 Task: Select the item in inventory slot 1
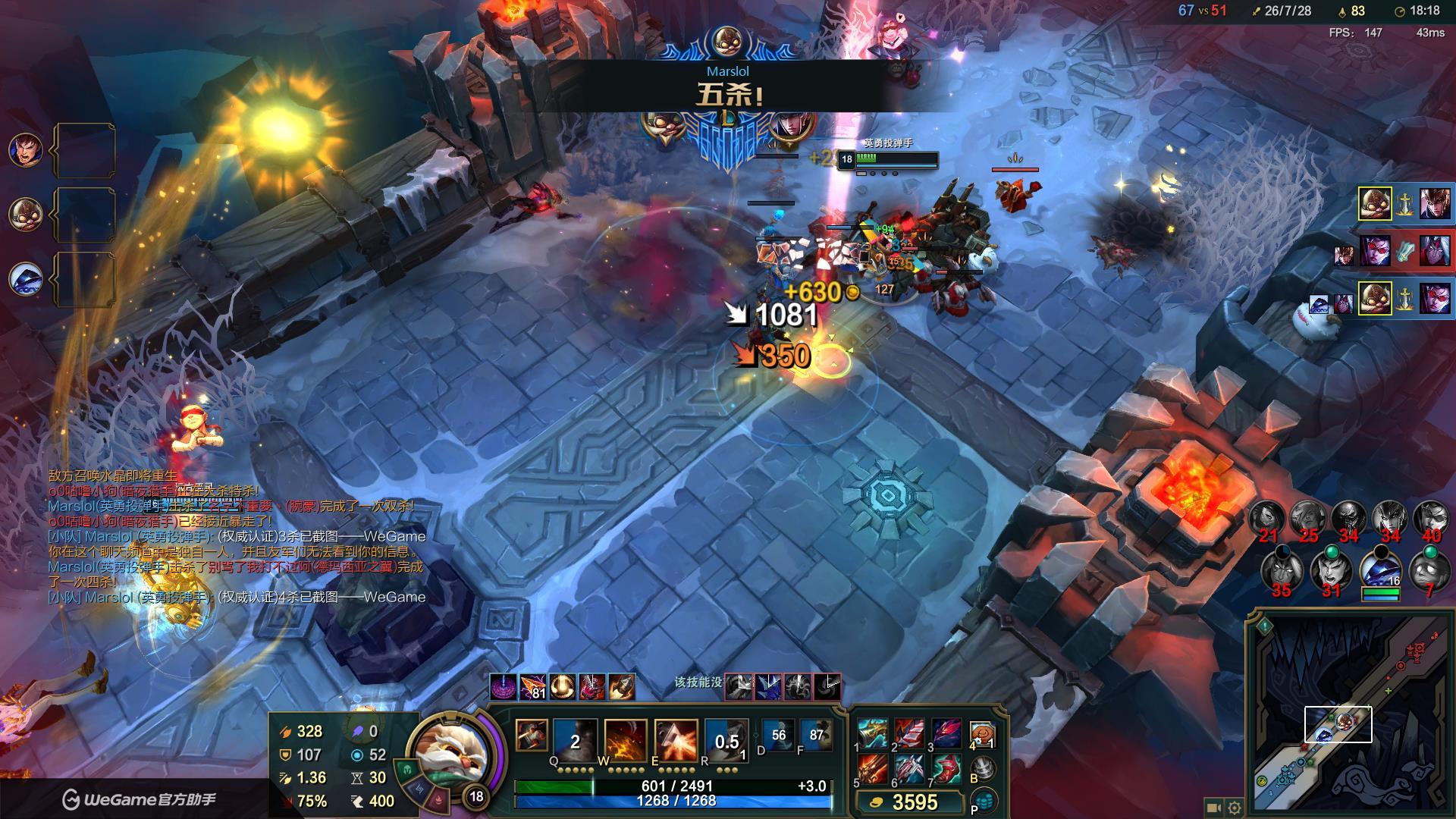coord(872,734)
